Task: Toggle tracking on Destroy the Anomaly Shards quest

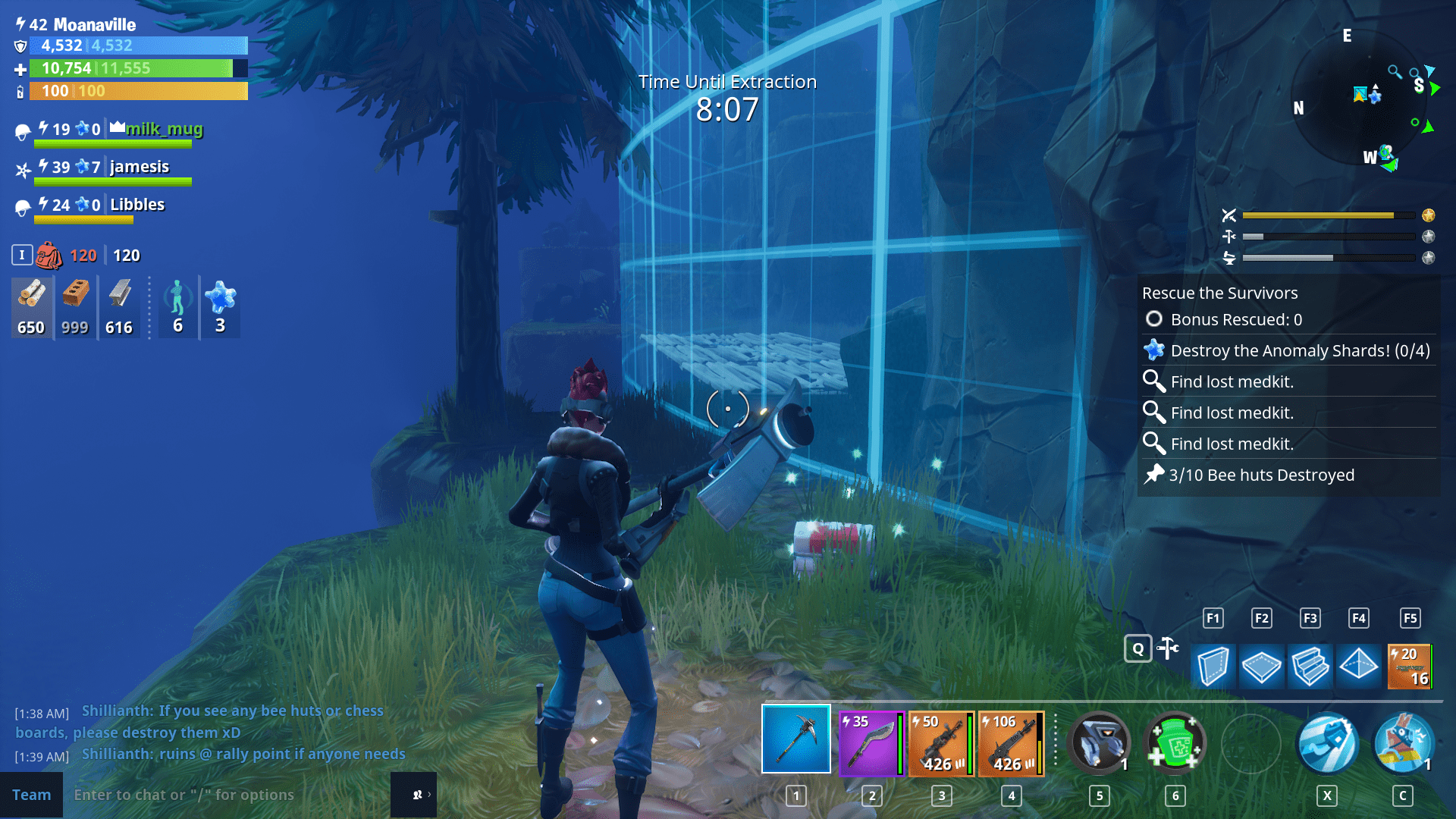Action: pos(1153,350)
